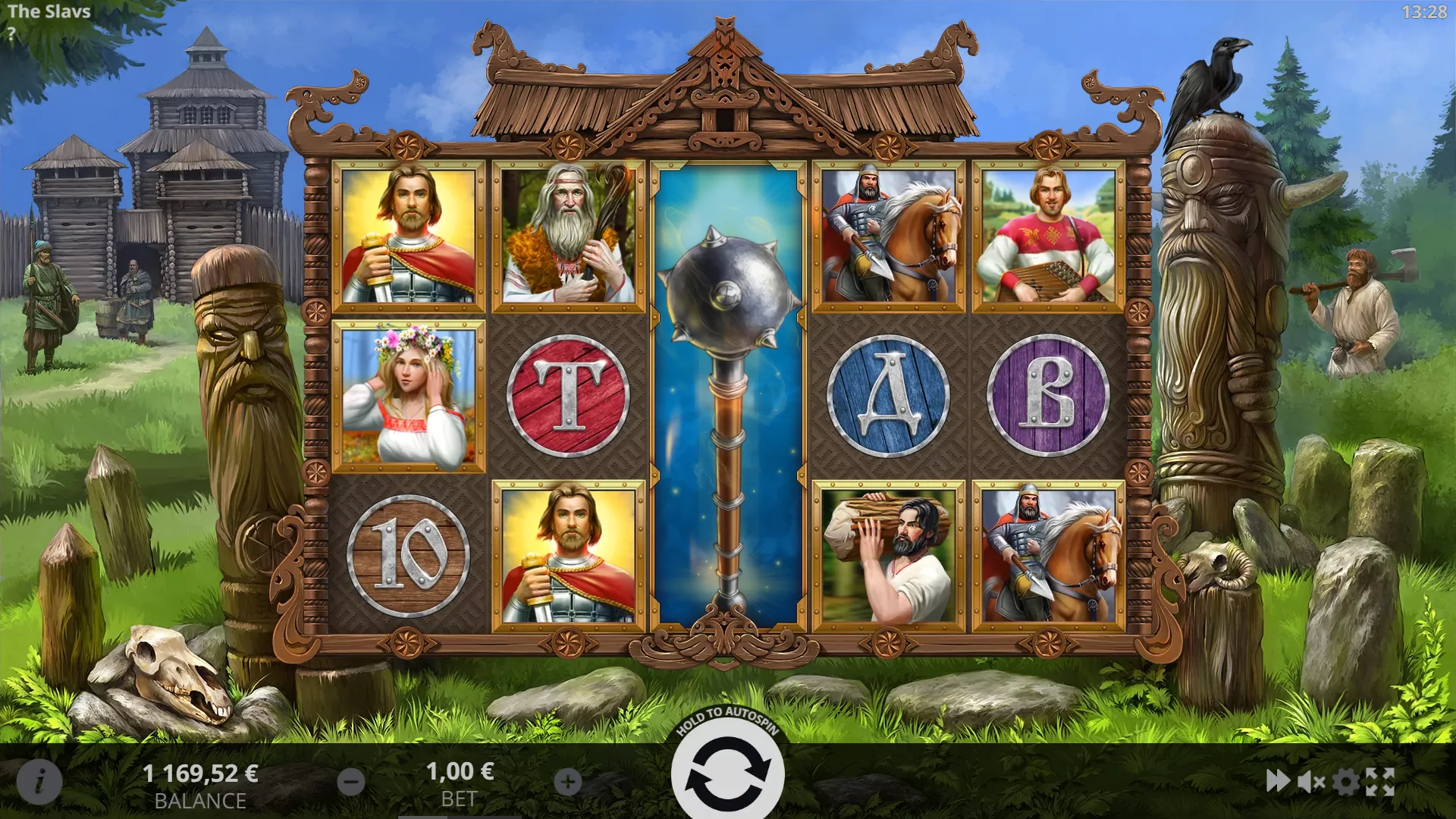Spin the reels with the circular arrows button
Image resolution: width=1456 pixels, height=819 pixels.
coord(727,776)
